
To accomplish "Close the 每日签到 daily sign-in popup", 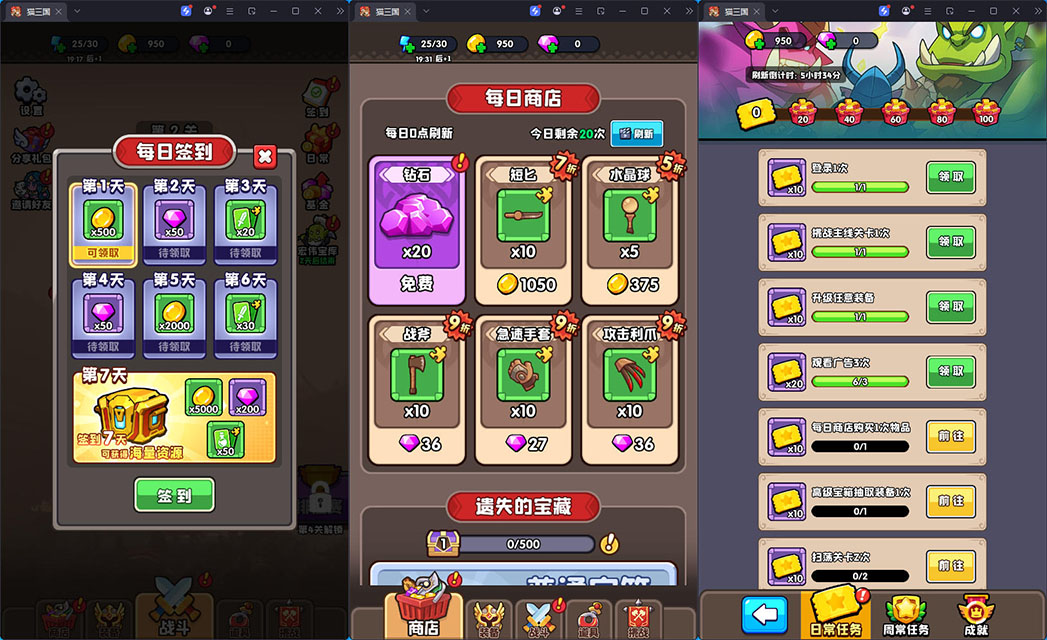I will coord(265,156).
